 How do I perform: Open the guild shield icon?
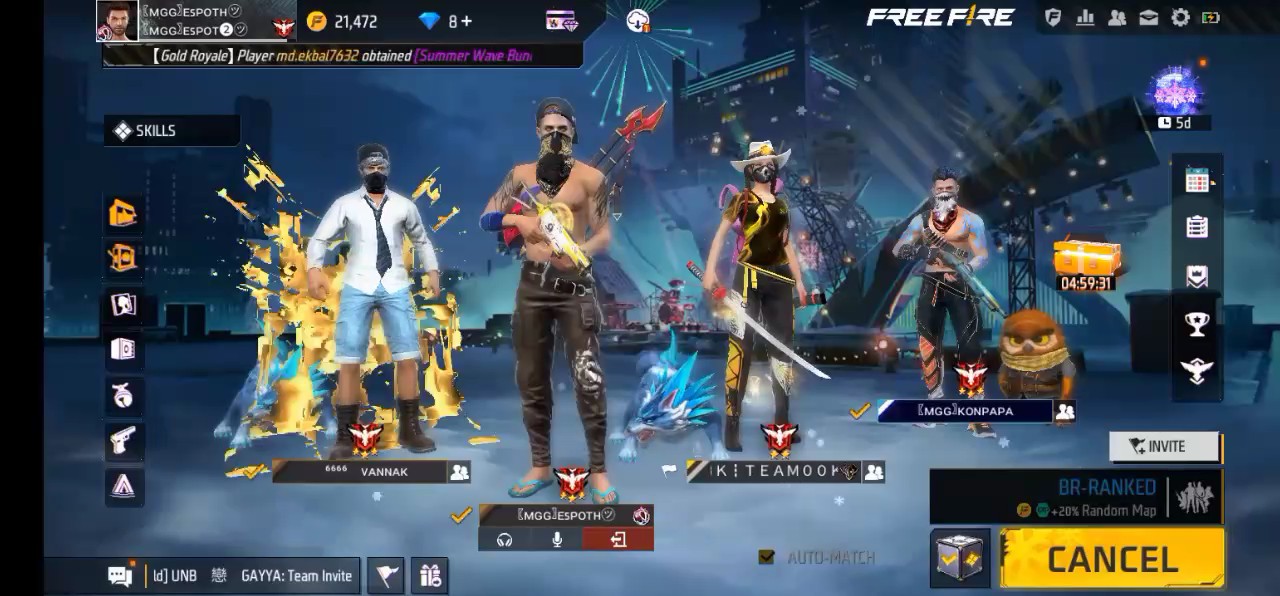click(1053, 18)
